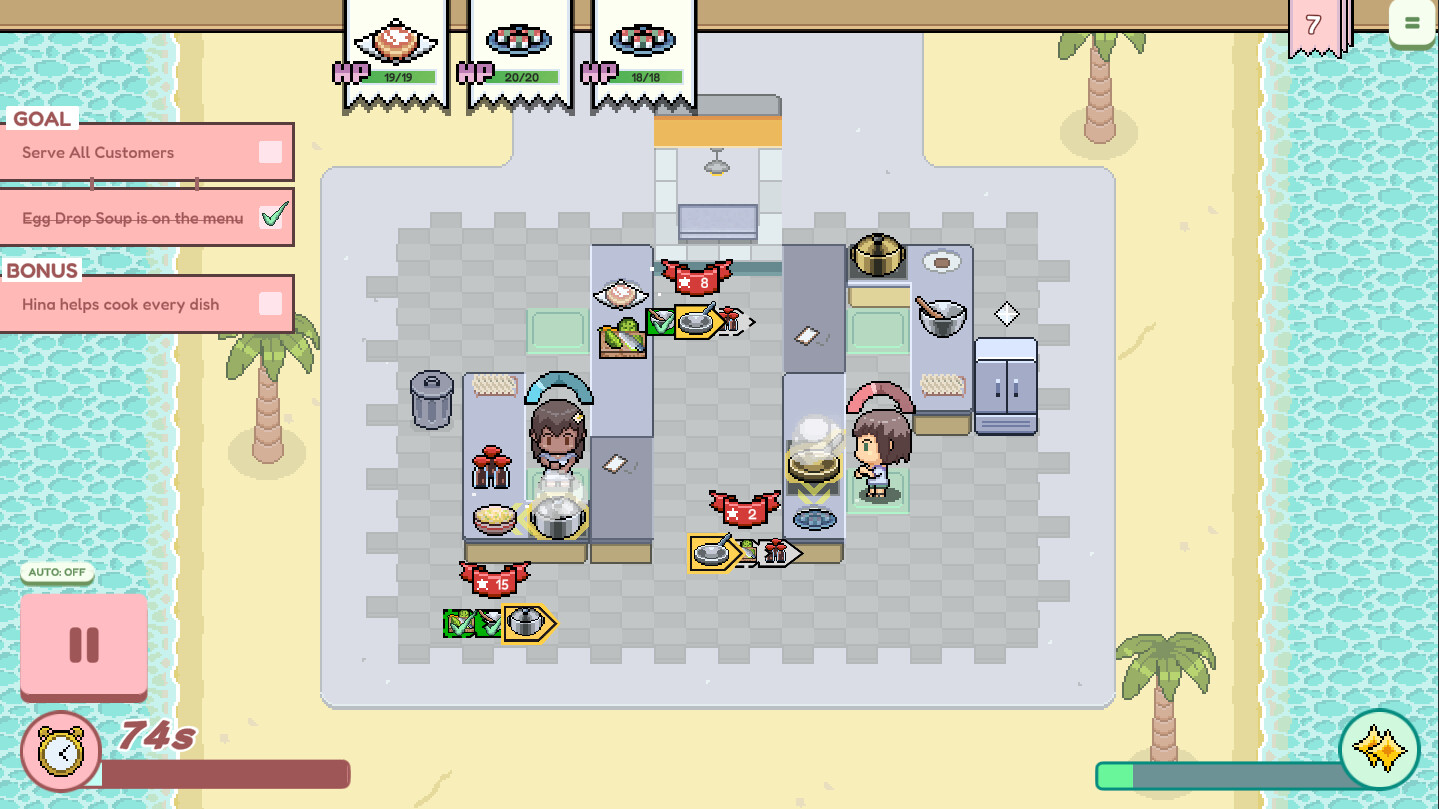The image size is (1439, 809).
Task: Click the sushi plate banner showing 20/20 HP
Action: (518, 40)
